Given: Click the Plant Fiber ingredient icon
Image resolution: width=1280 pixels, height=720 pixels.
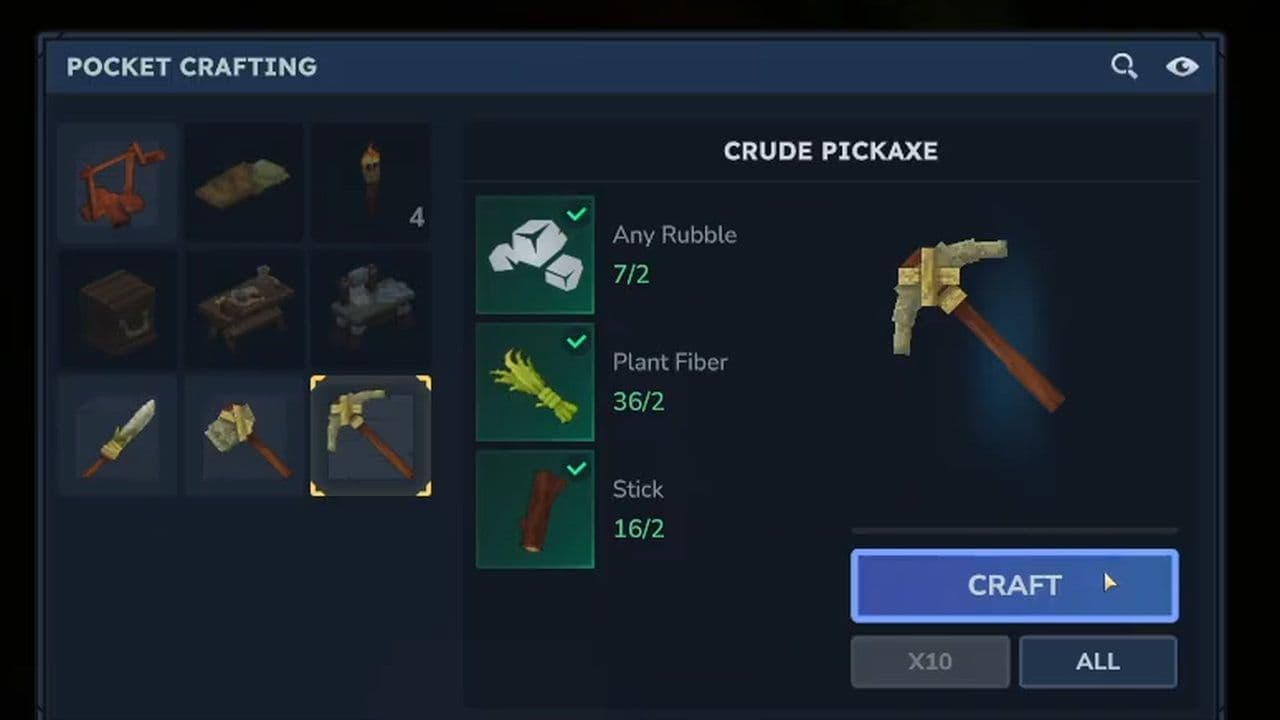Looking at the screenshot, I should [x=535, y=381].
